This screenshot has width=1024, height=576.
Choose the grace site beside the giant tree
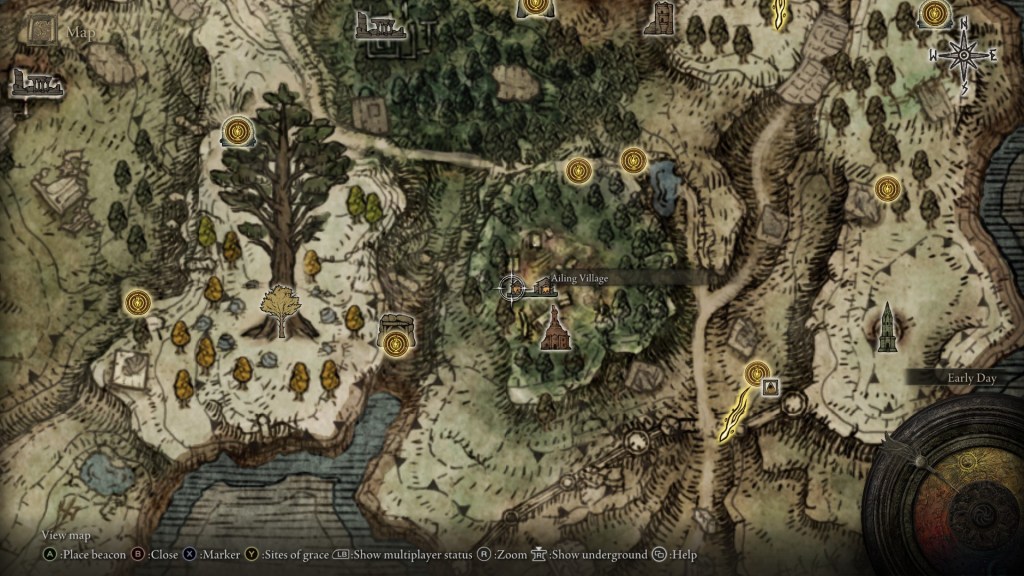[237, 131]
